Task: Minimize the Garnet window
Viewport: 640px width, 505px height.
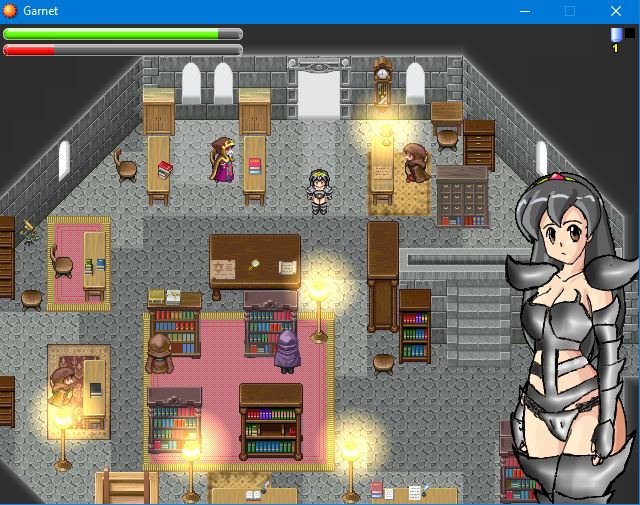Action: tap(524, 11)
